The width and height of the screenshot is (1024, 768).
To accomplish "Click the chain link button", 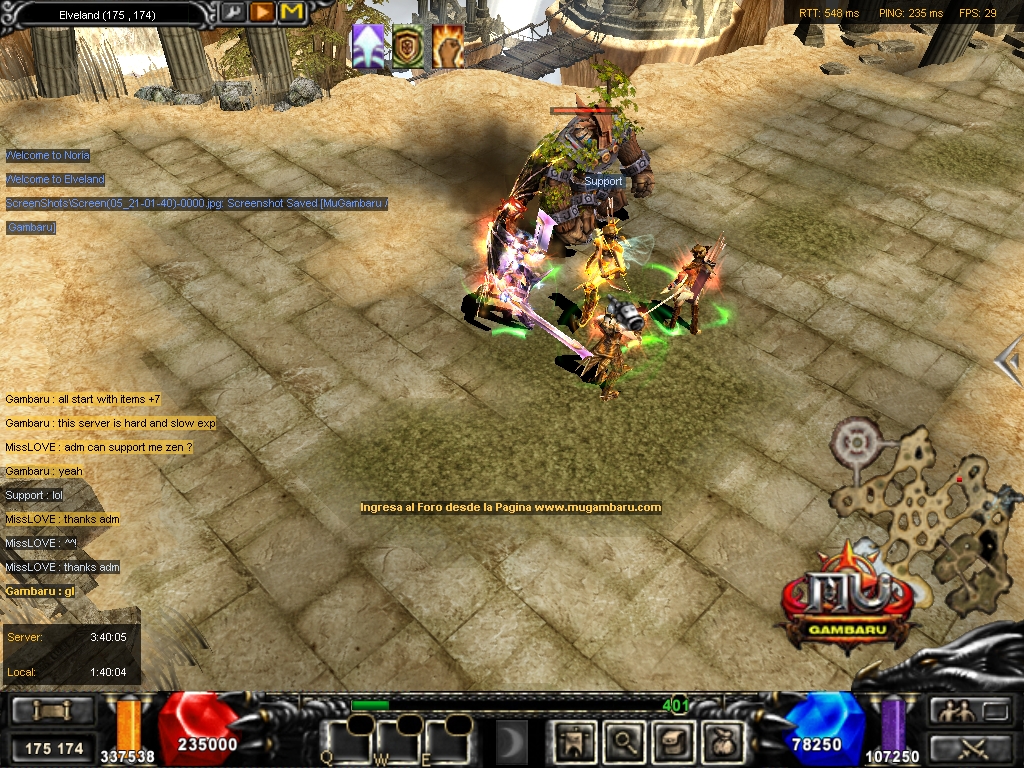I will click(52, 711).
